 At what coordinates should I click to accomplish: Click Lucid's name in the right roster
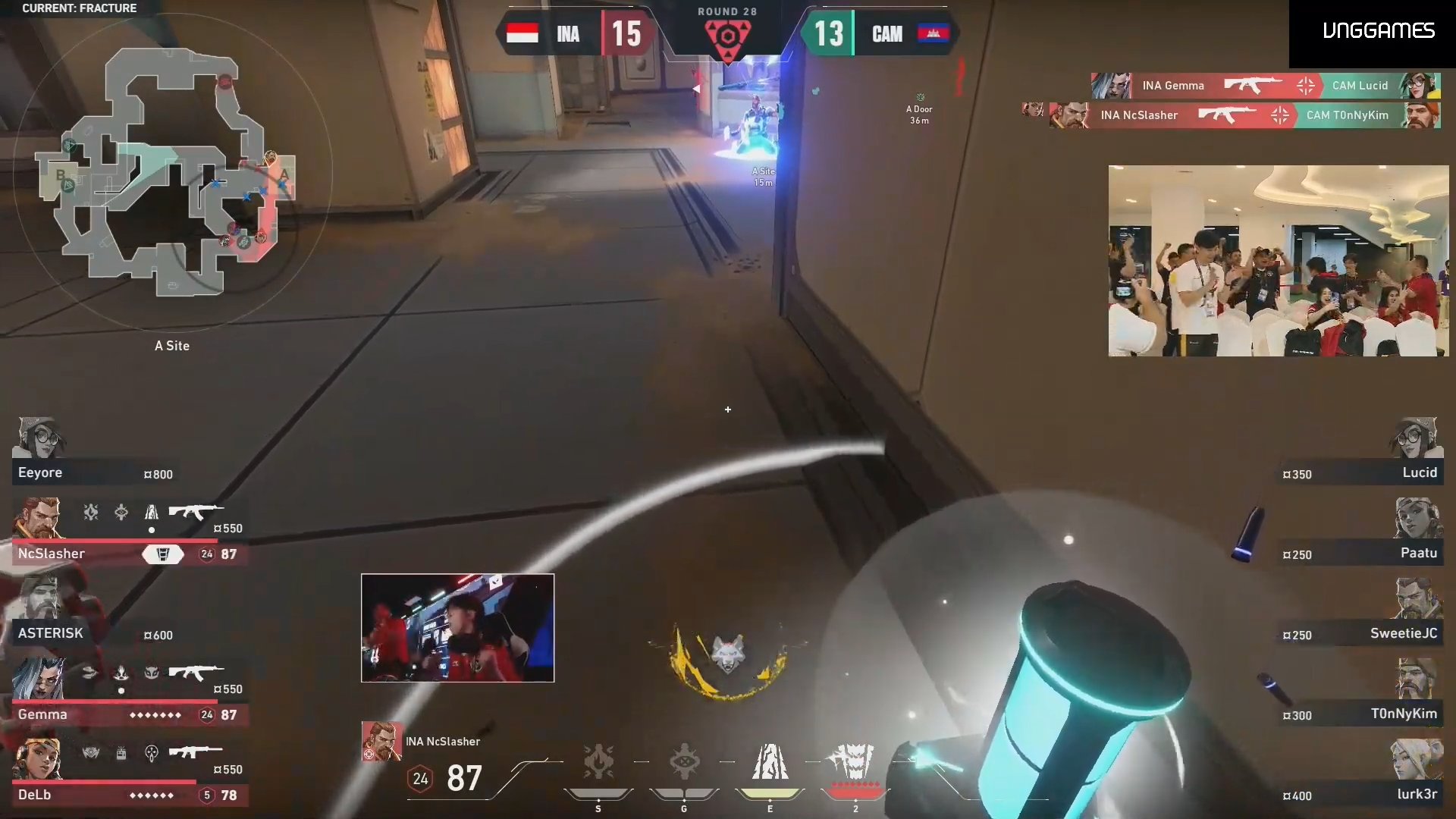click(x=1422, y=472)
